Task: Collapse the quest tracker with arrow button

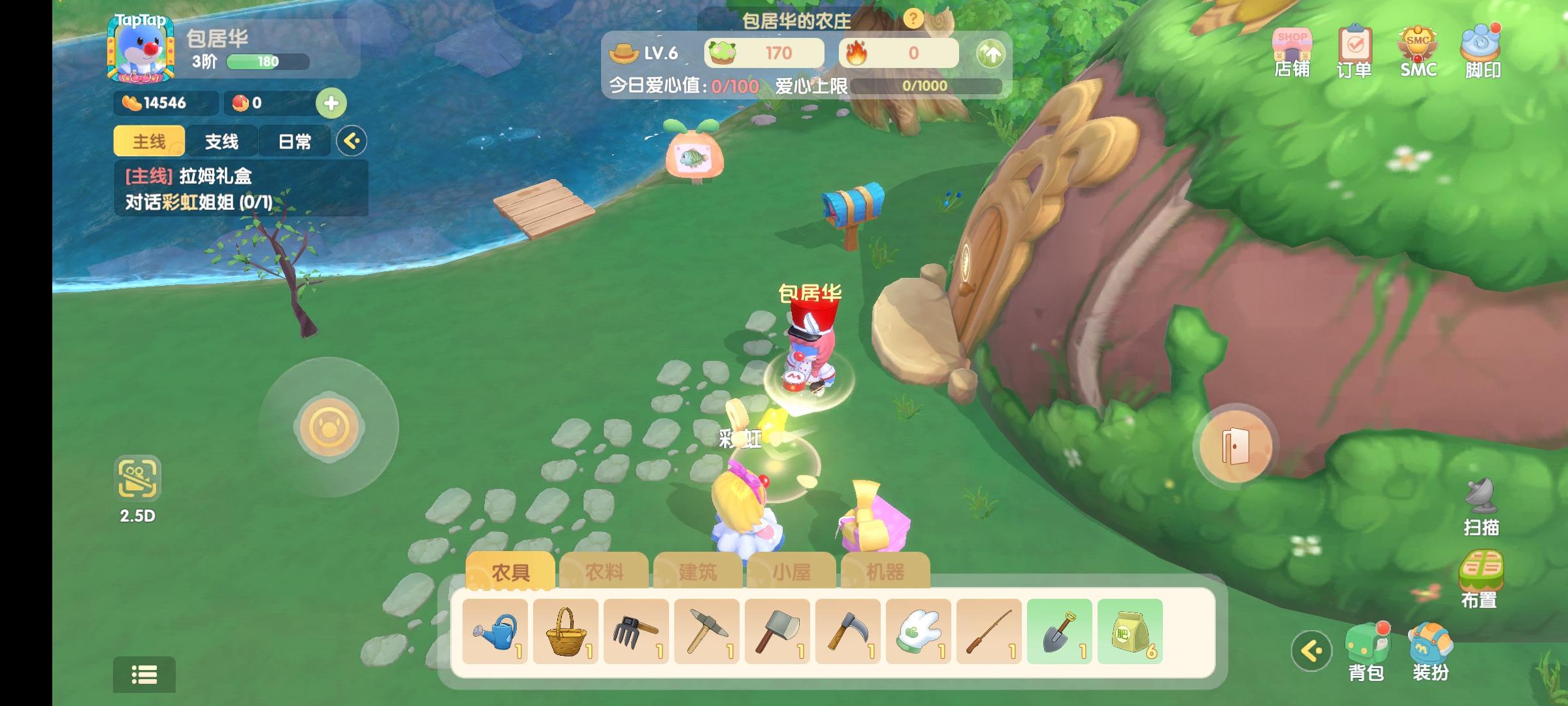Action: tap(351, 141)
